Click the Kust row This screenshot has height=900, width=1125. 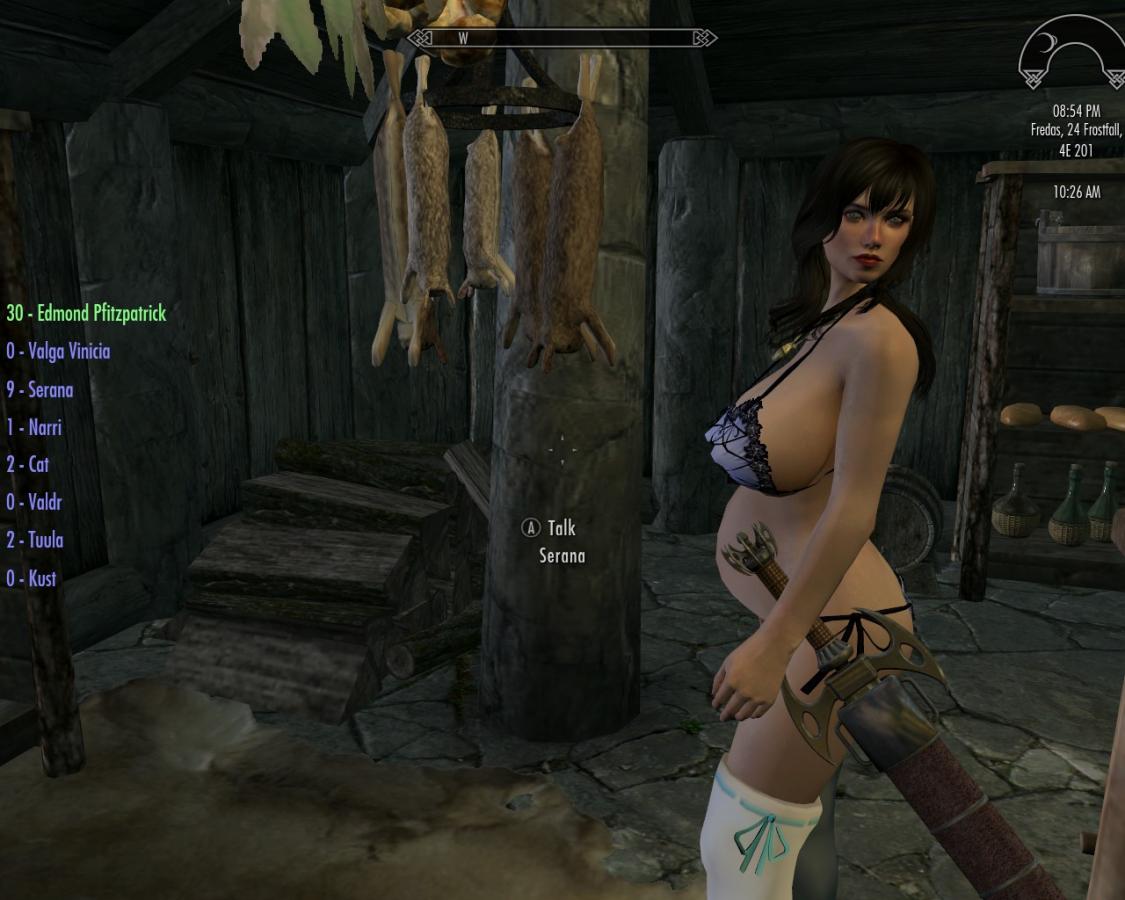tap(31, 578)
